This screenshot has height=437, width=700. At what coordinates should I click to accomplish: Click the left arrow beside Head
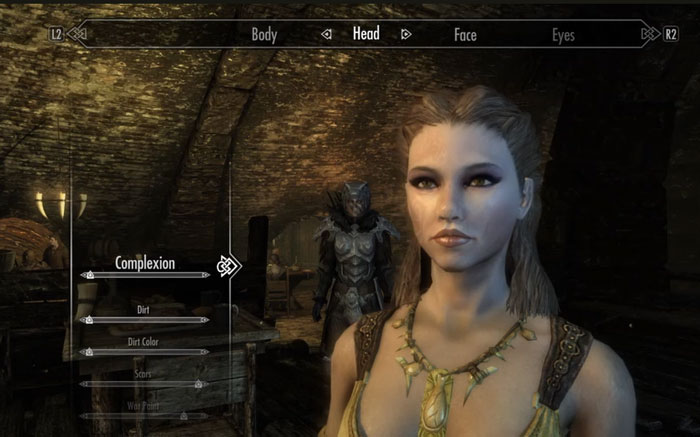(326, 34)
